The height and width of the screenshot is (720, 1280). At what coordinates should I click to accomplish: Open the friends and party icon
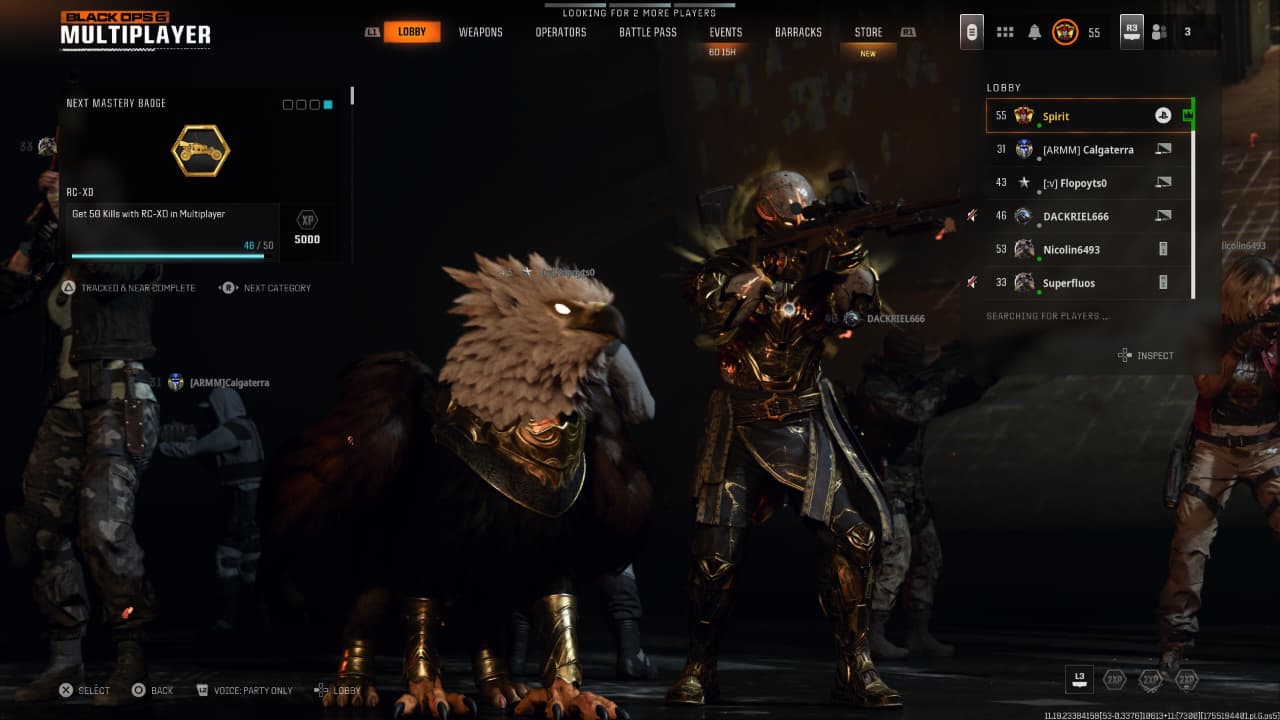coord(1159,32)
